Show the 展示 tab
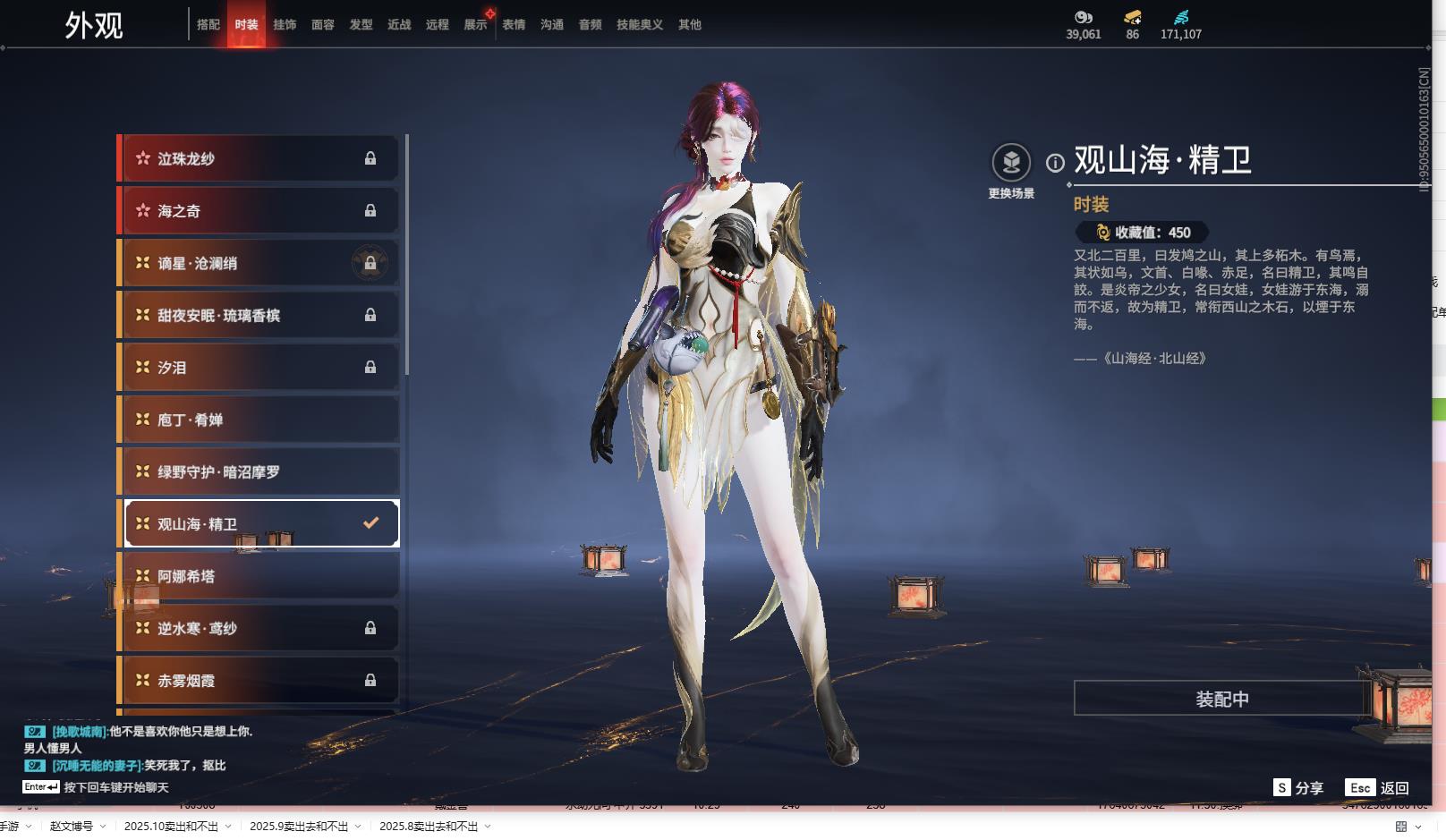This screenshot has height=840, width=1446. point(475,25)
